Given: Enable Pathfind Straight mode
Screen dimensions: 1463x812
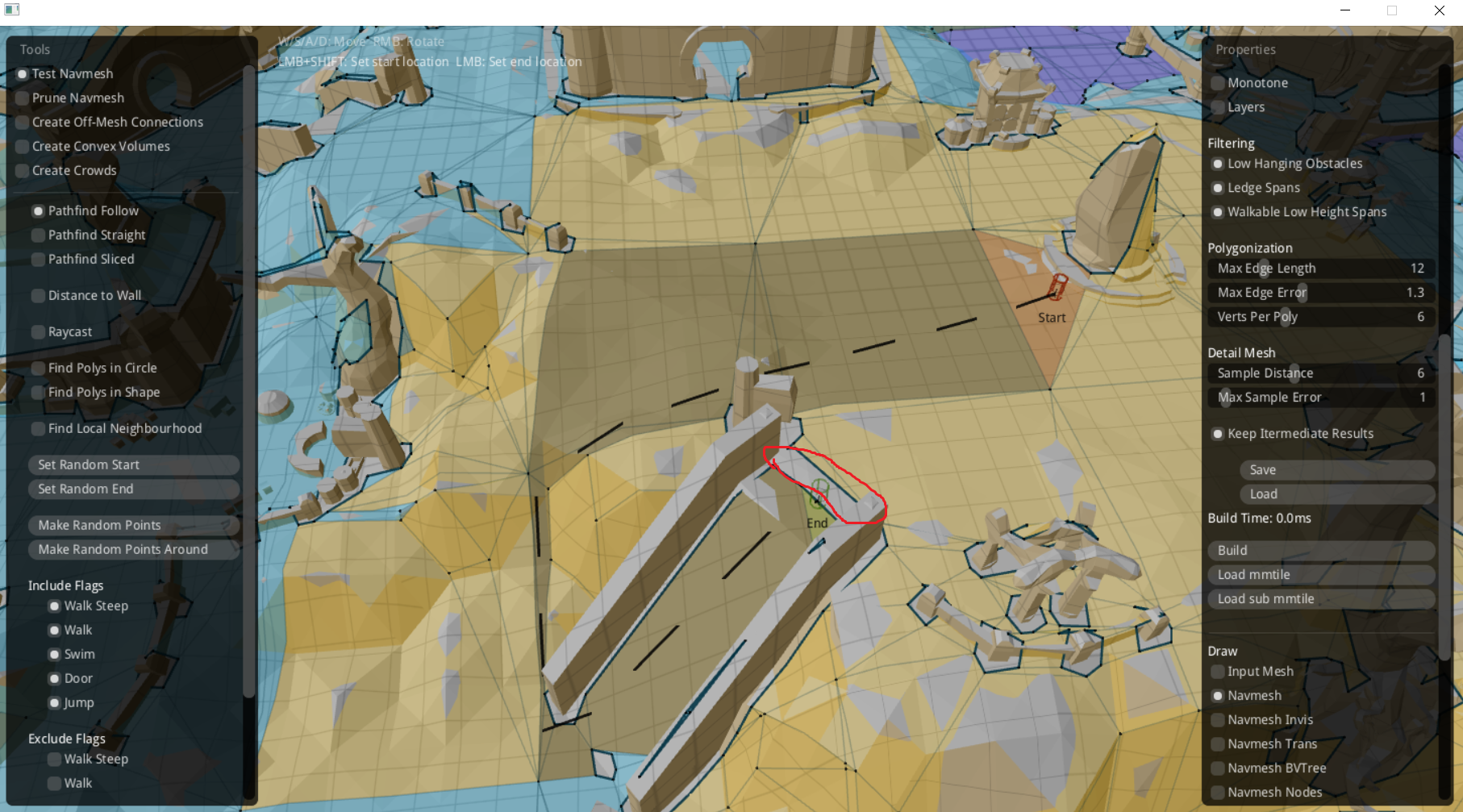Looking at the screenshot, I should (x=38, y=235).
